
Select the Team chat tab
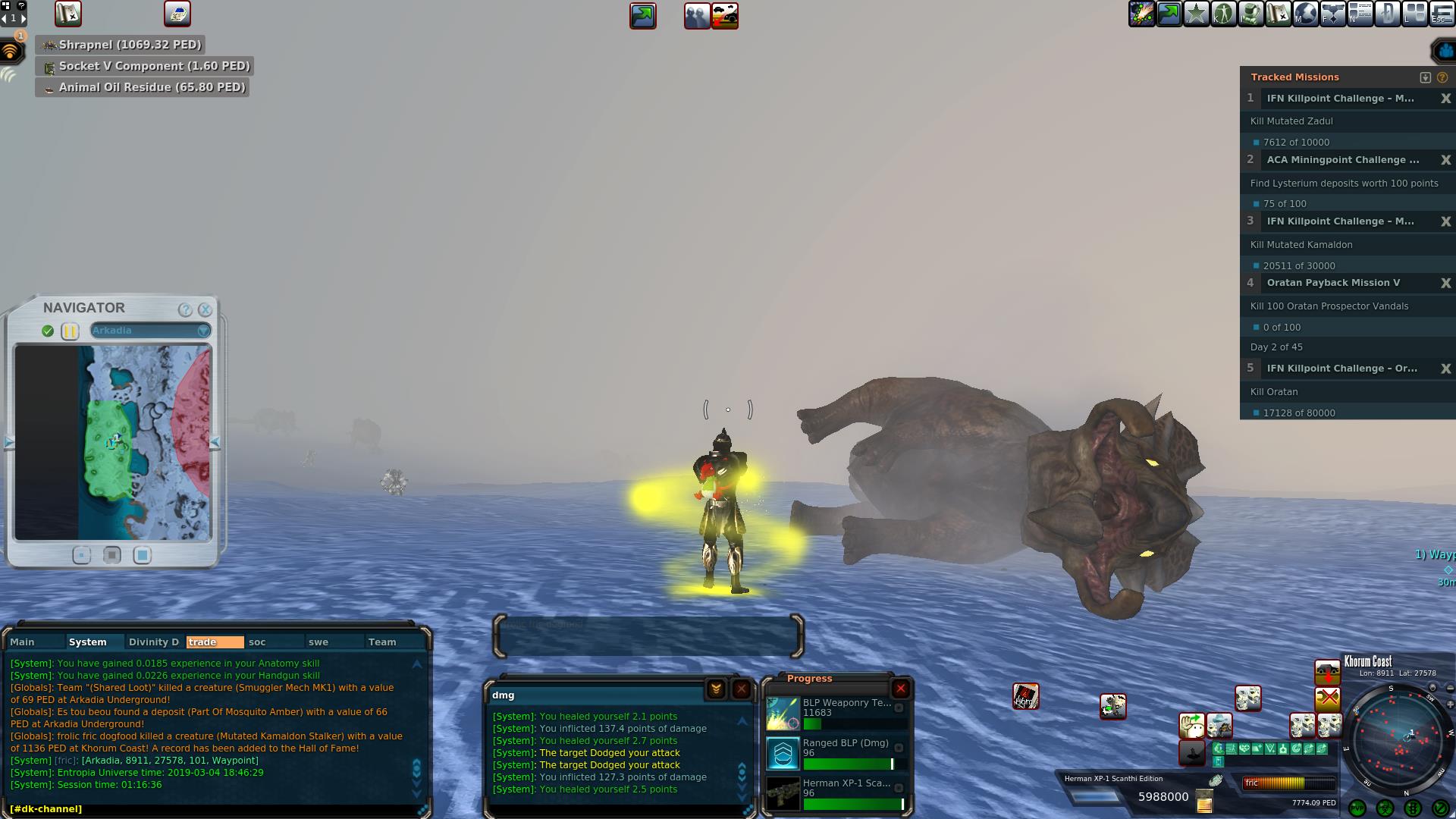click(x=382, y=642)
